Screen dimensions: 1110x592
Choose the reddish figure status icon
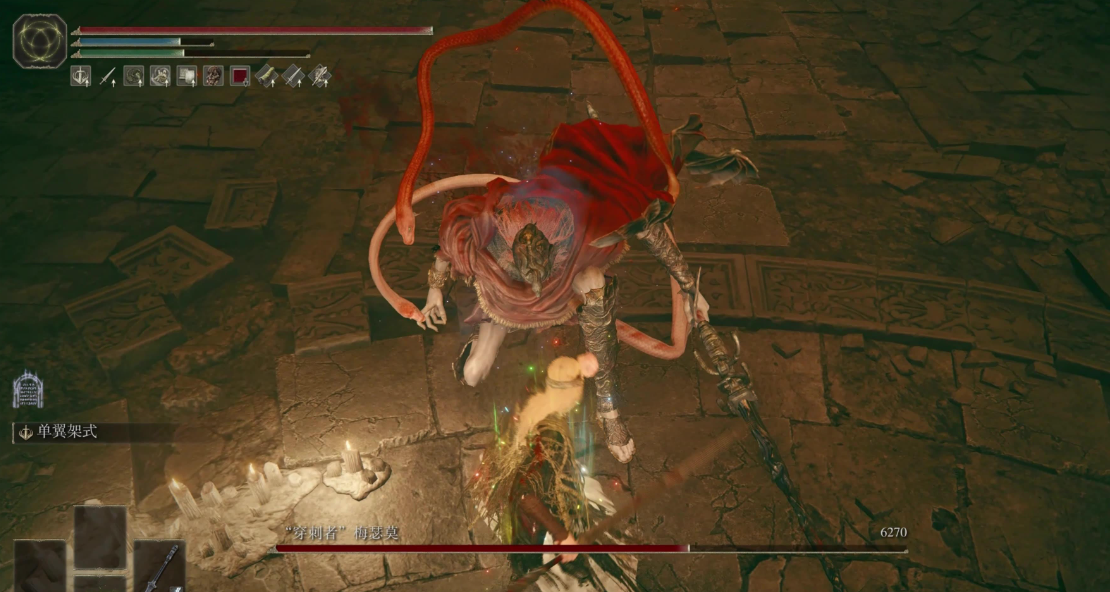(213, 75)
